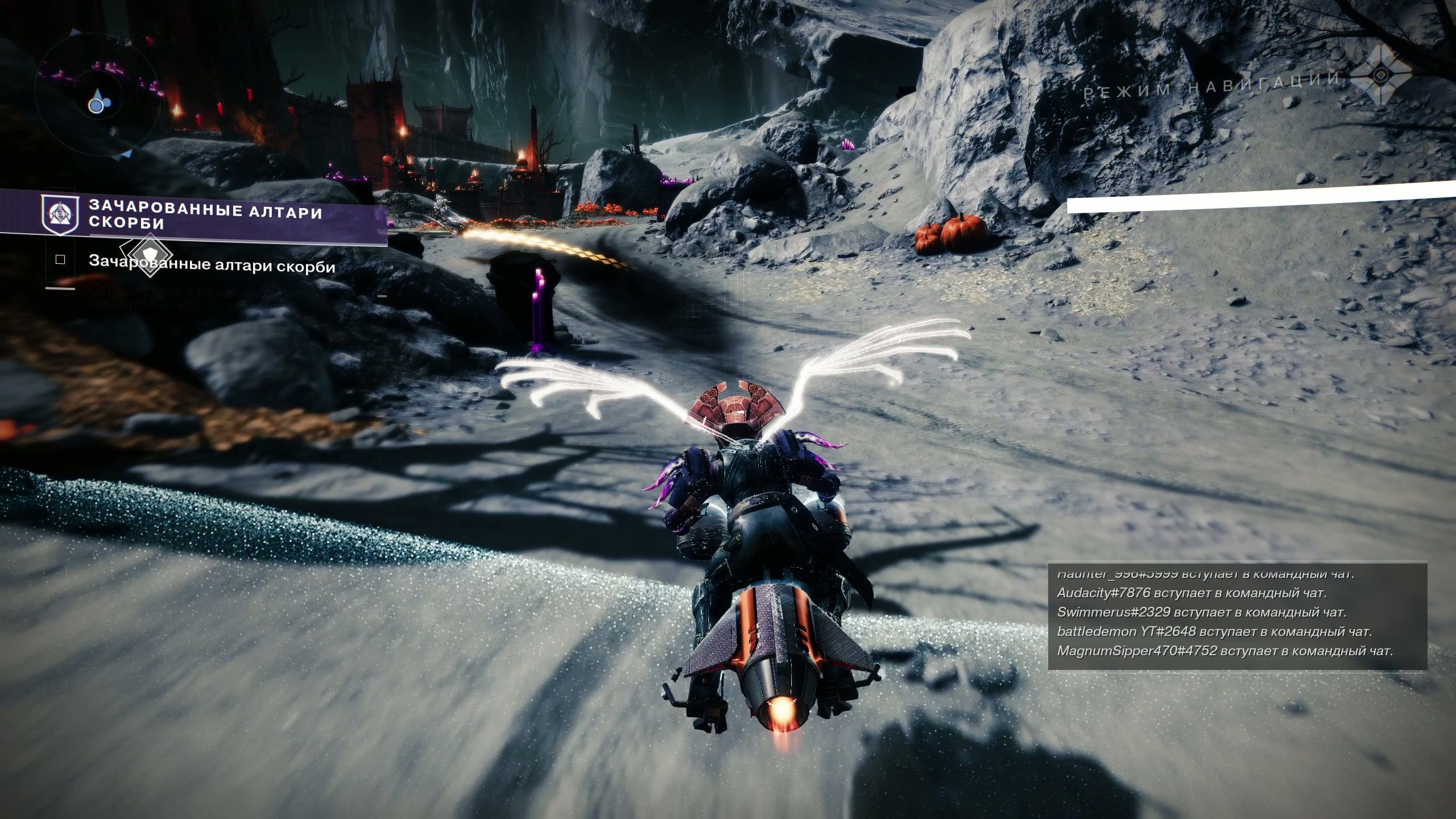Tick the Зачарованные алтари скорби objective checkbox
1456x819 pixels.
click(x=60, y=260)
